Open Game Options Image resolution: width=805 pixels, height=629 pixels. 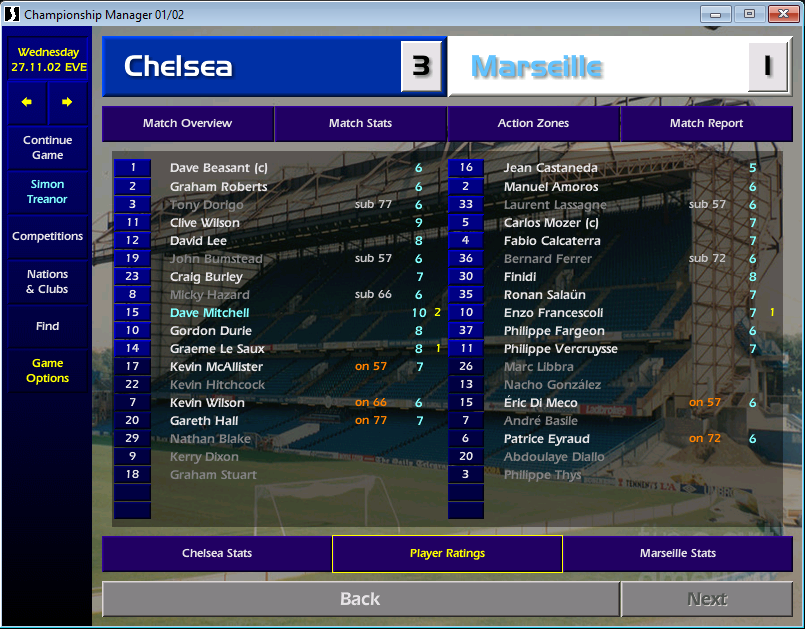click(x=47, y=371)
